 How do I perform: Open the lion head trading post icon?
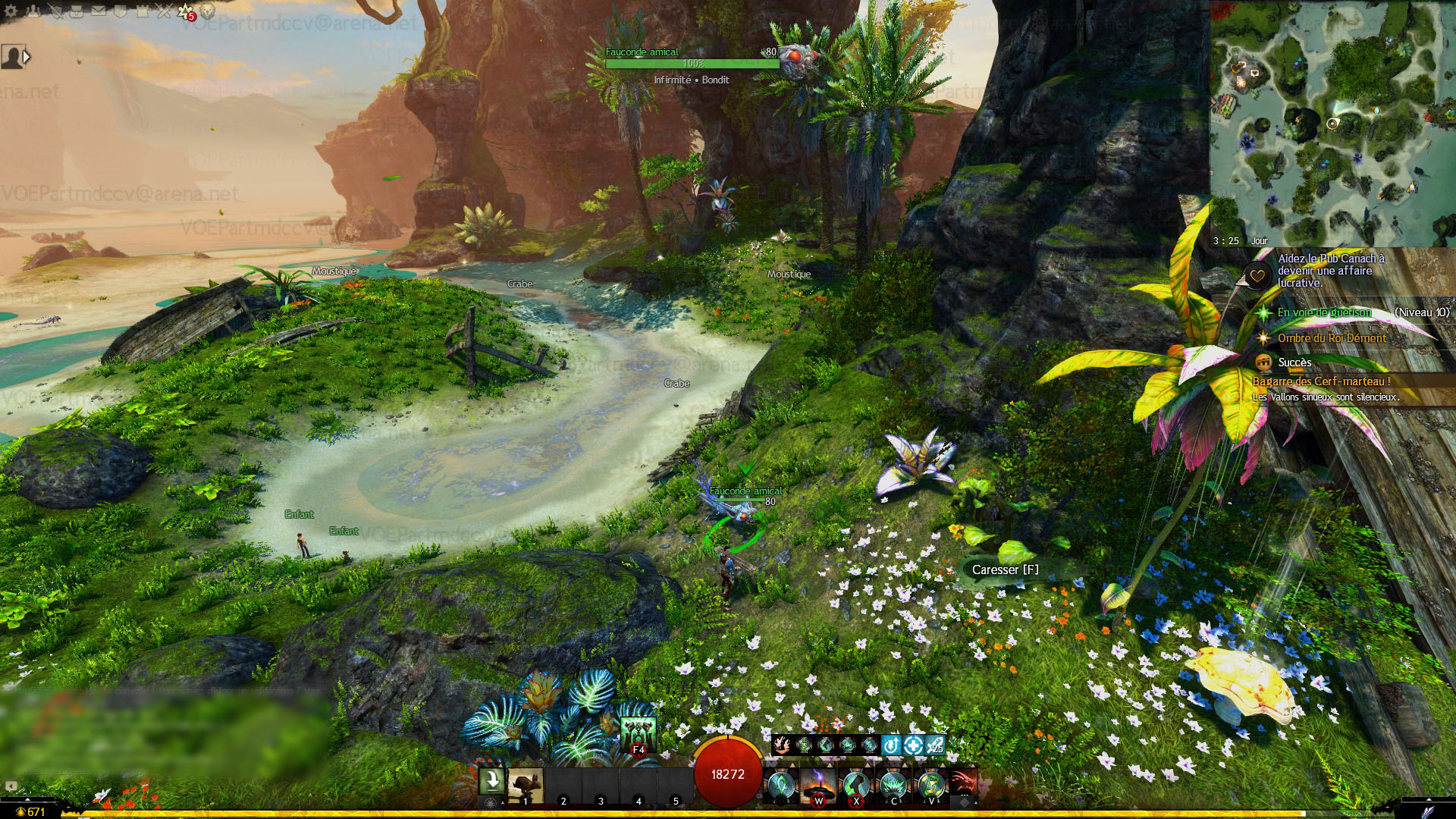(x=208, y=11)
